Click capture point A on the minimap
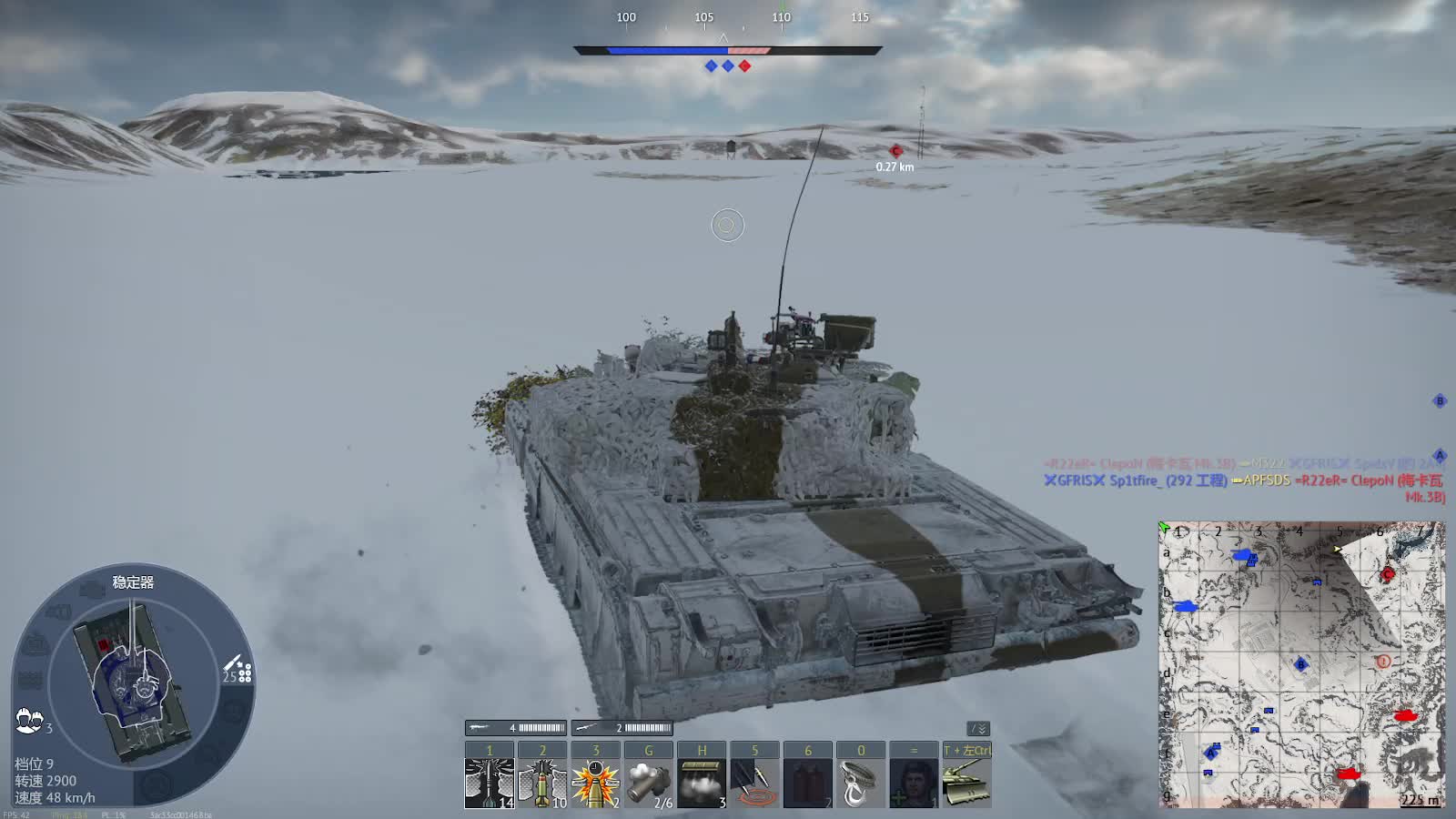Screen dimensions: 1456x819 coord(1211,752)
